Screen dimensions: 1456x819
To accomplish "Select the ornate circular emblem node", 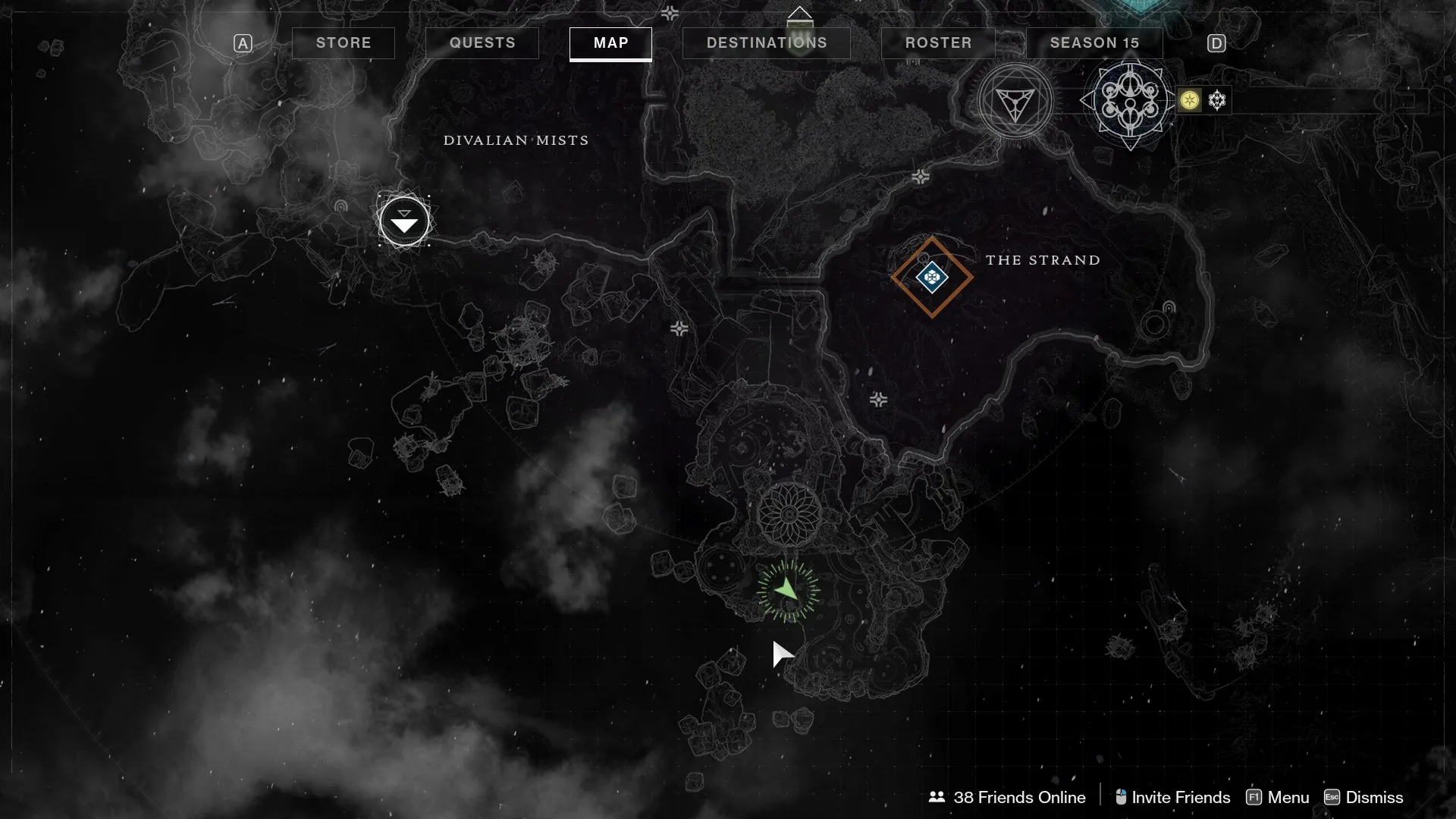I will (1130, 100).
